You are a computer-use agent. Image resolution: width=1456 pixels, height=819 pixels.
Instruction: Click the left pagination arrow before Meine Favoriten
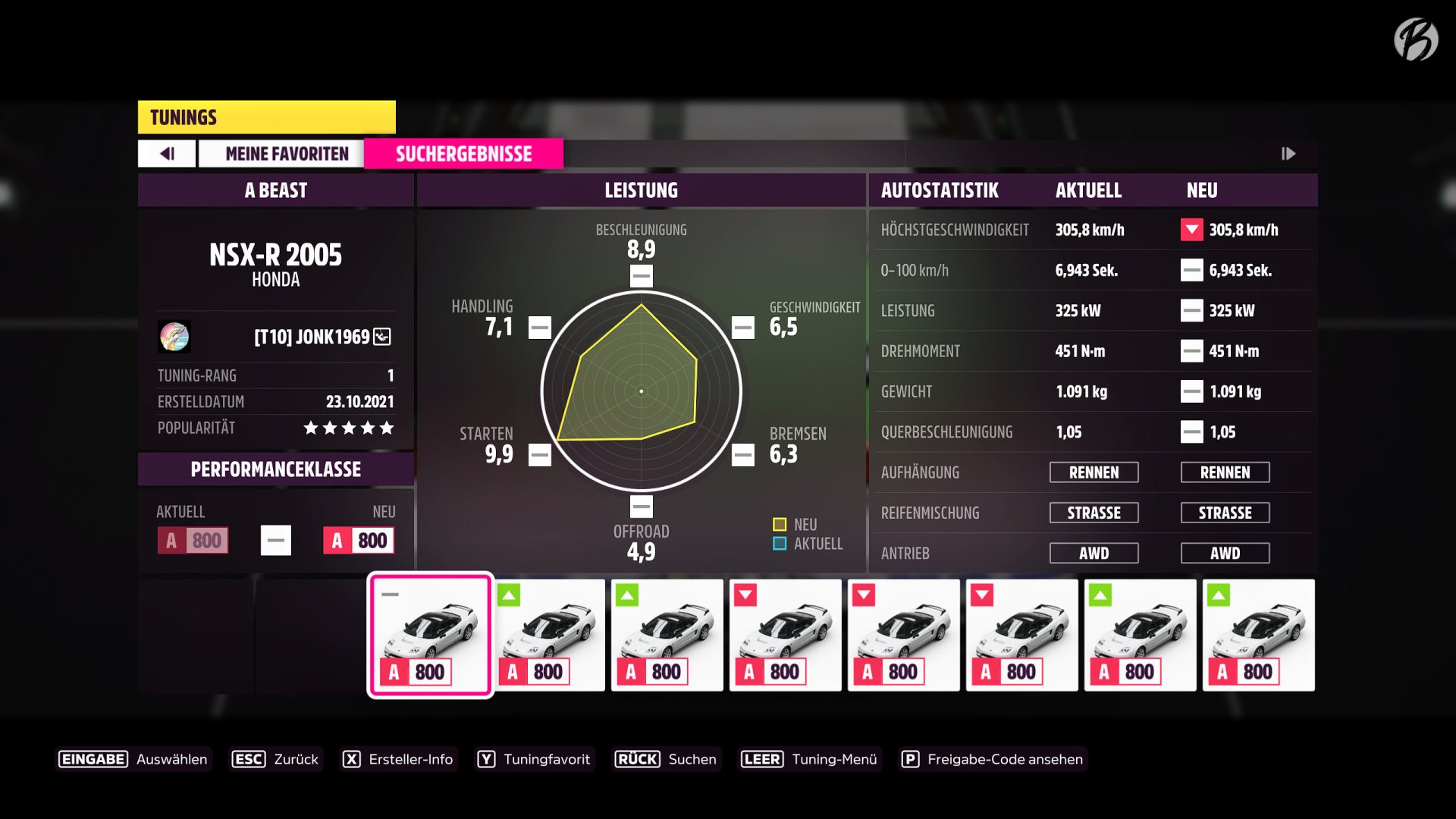coord(166,153)
